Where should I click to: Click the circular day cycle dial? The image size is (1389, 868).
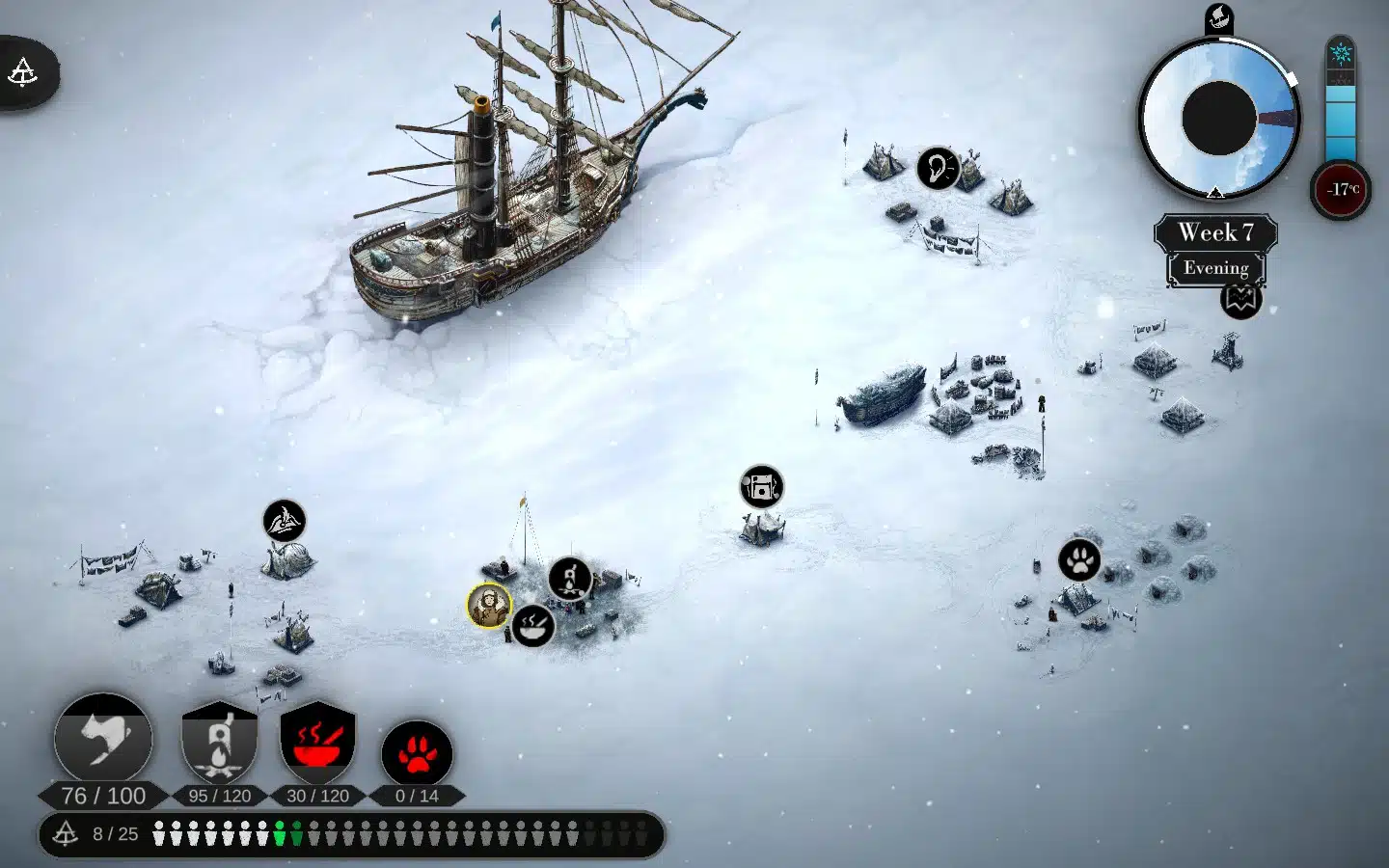pyautogui.click(x=1219, y=119)
